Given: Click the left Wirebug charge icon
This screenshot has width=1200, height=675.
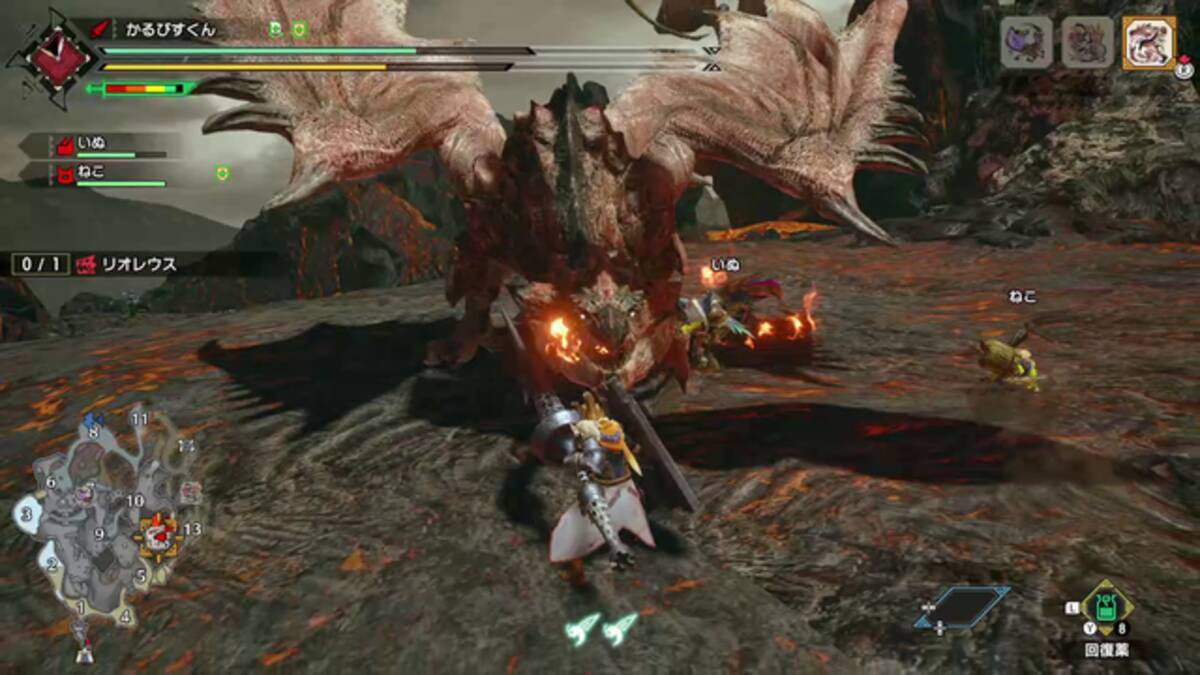Looking at the screenshot, I should [582, 627].
